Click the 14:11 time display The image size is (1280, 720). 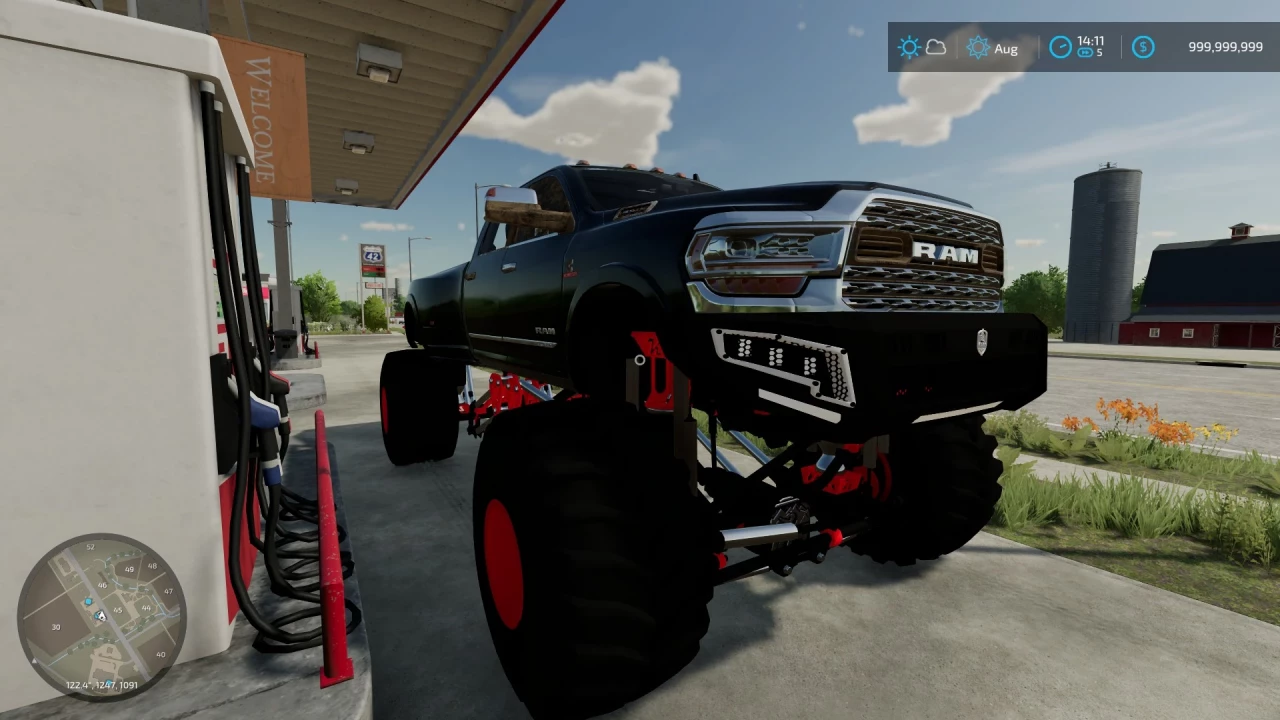1091,42
